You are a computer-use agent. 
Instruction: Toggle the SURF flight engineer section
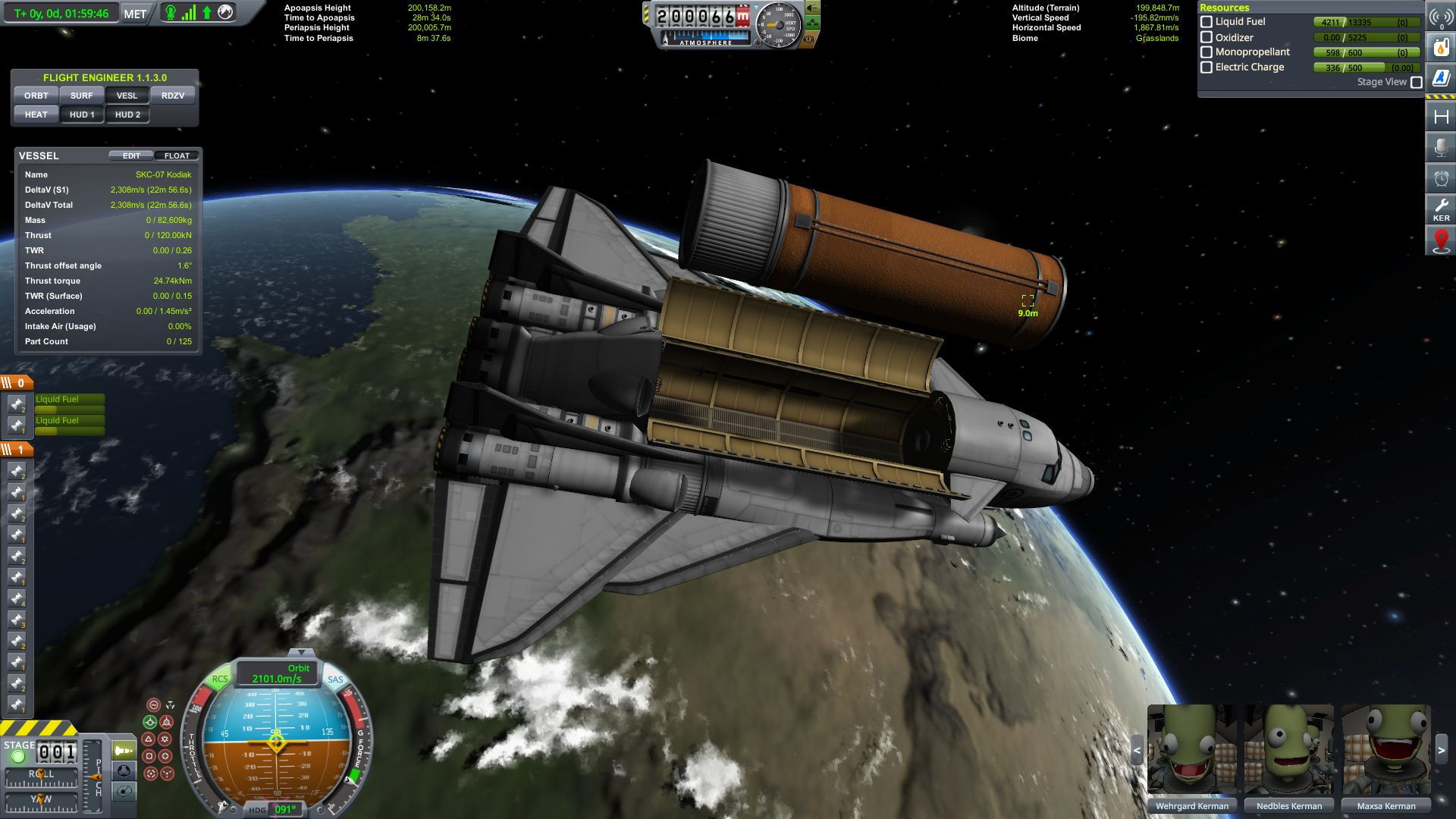[81, 96]
